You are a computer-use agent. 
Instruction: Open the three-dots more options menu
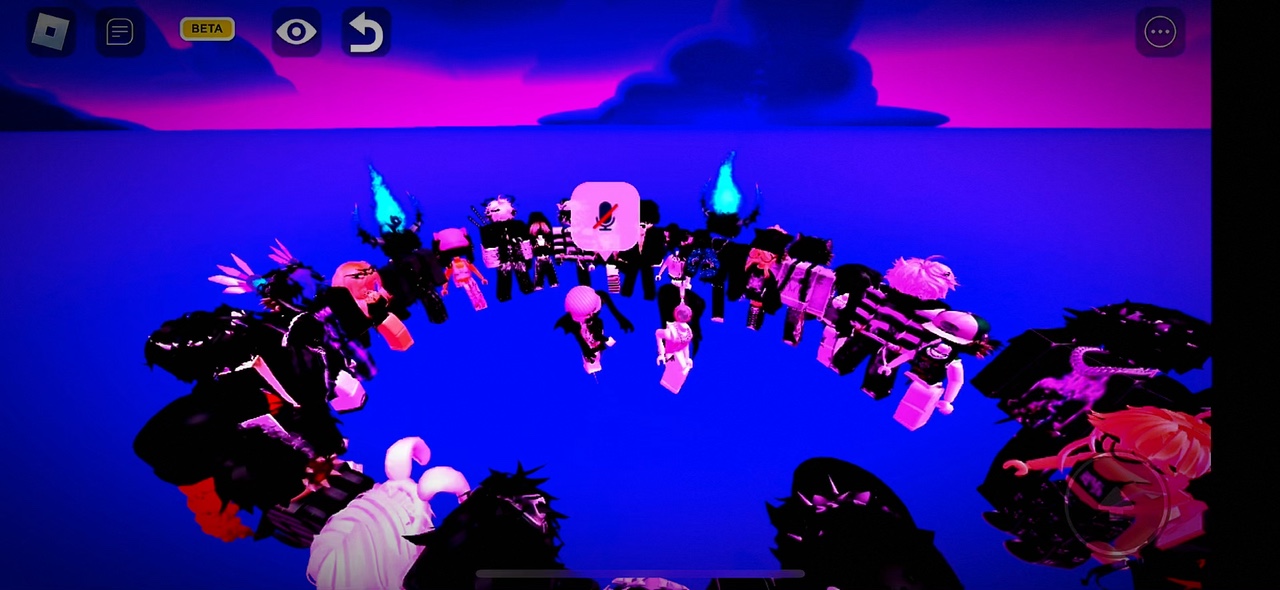(x=1160, y=32)
